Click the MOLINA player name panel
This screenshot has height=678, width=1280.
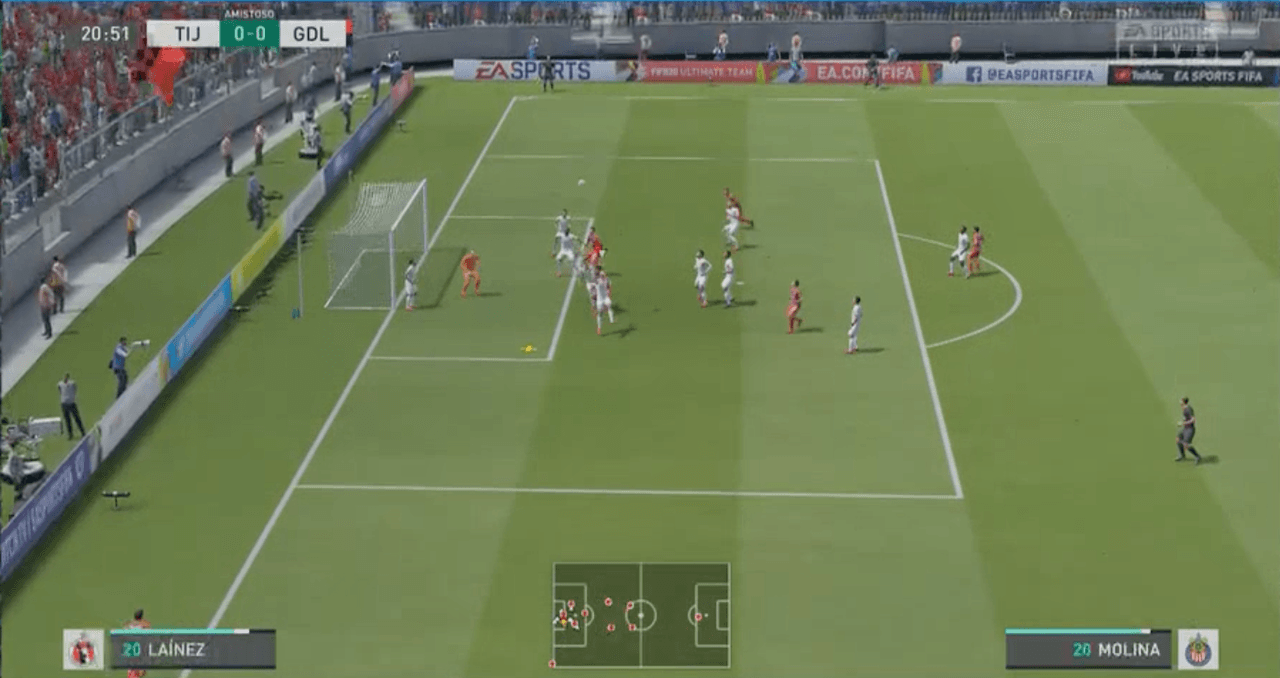click(x=1088, y=649)
